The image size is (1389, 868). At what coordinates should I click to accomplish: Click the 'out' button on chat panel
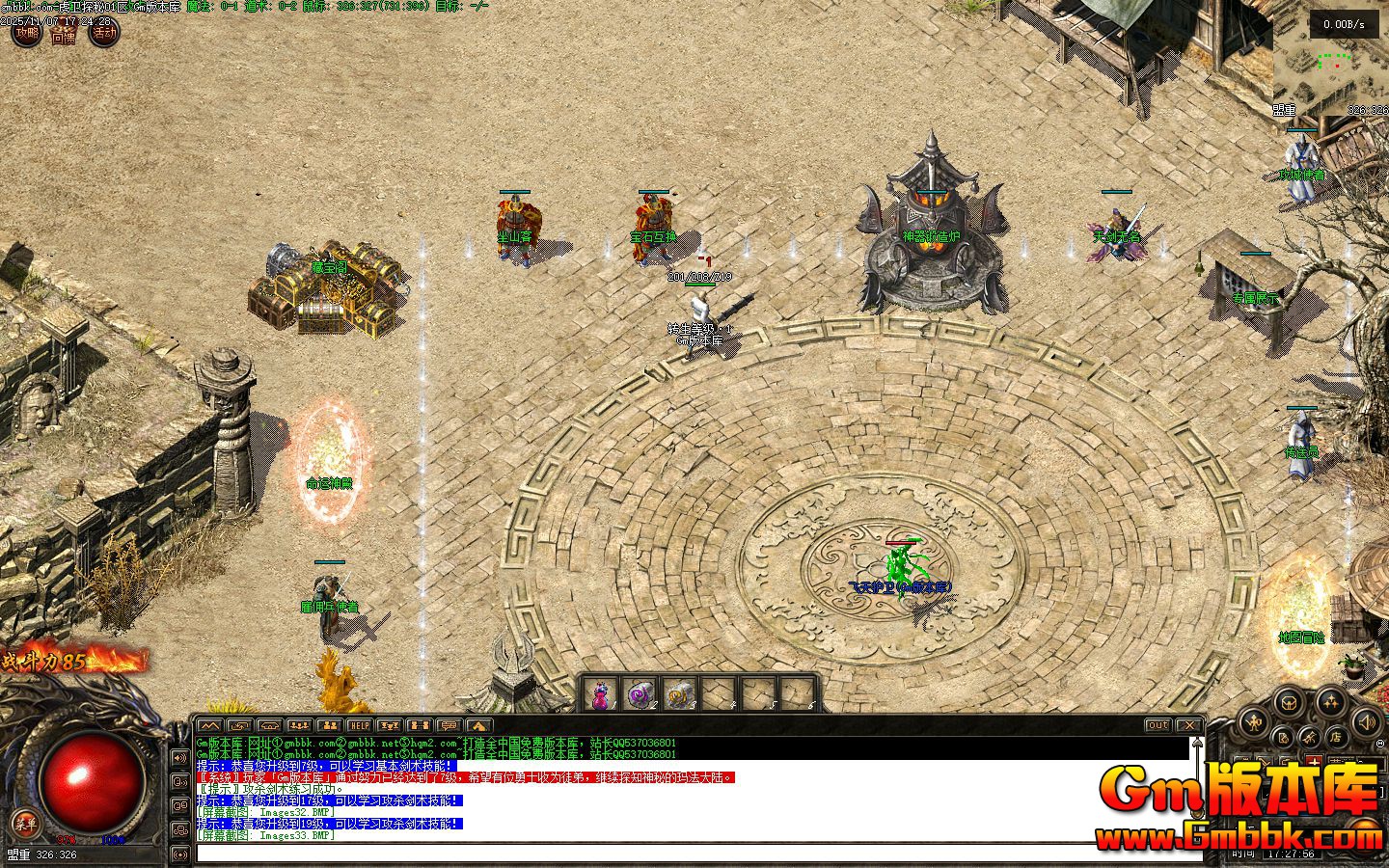pos(1157,725)
